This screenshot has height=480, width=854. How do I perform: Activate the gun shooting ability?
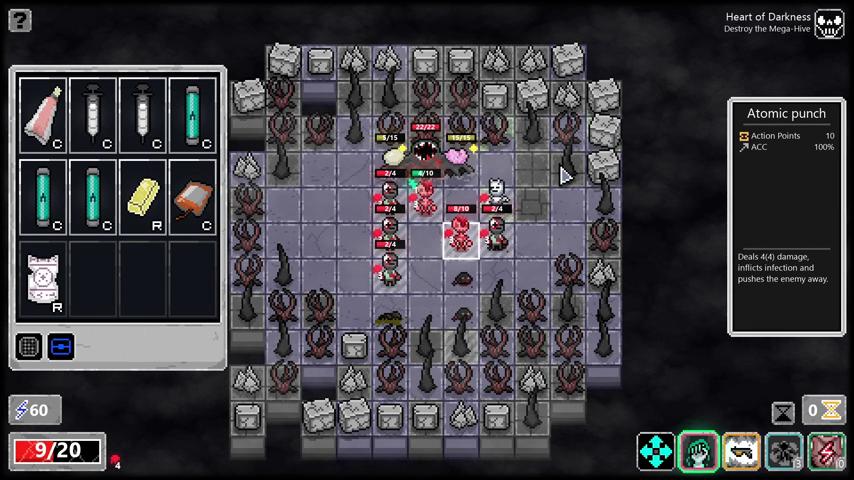(742, 451)
